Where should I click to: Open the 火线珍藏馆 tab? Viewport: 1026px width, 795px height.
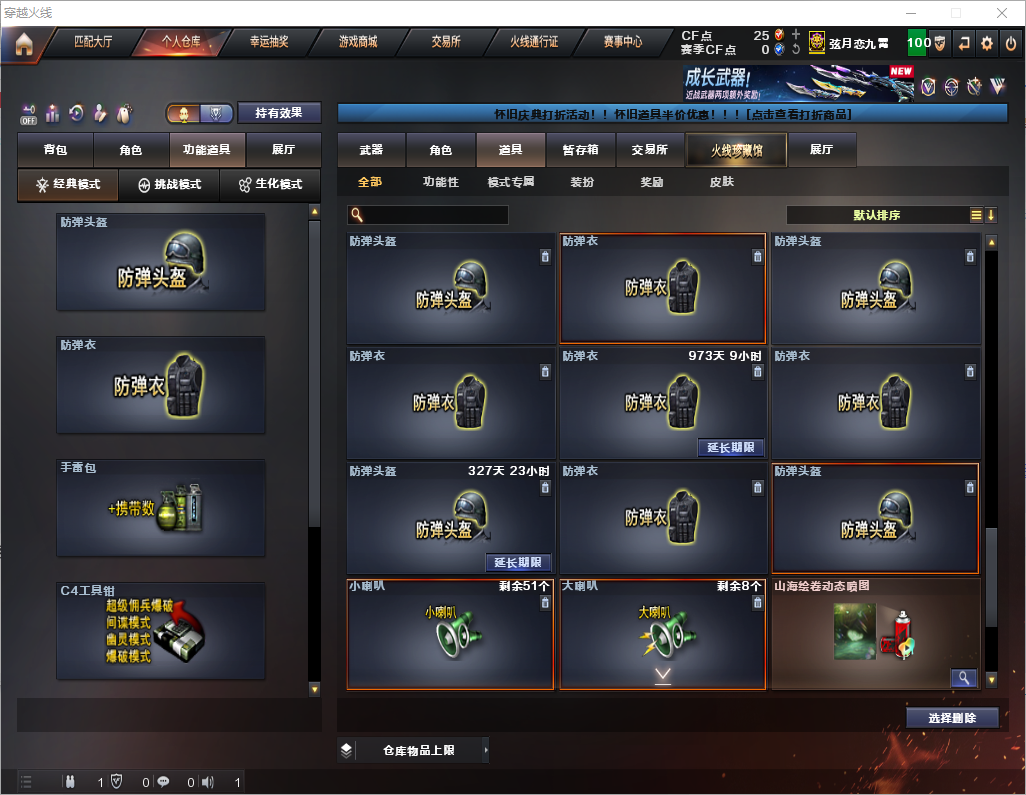click(736, 150)
